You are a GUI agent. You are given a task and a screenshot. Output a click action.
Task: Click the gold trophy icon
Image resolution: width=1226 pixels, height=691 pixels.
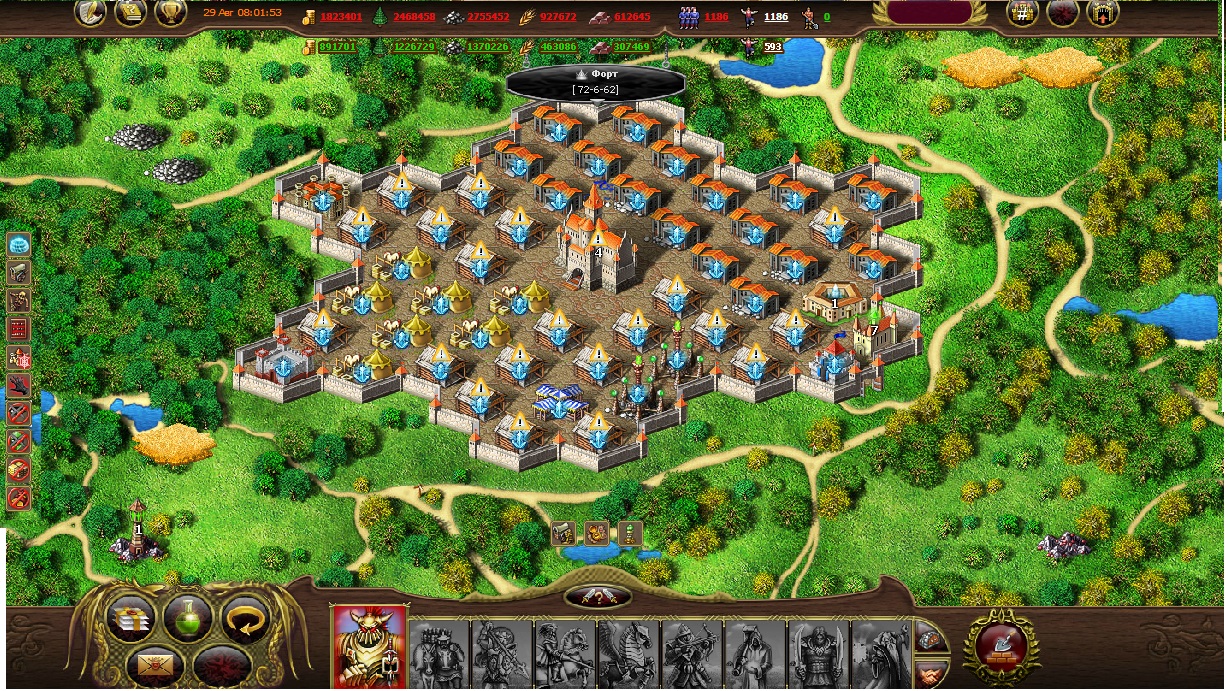click(170, 13)
